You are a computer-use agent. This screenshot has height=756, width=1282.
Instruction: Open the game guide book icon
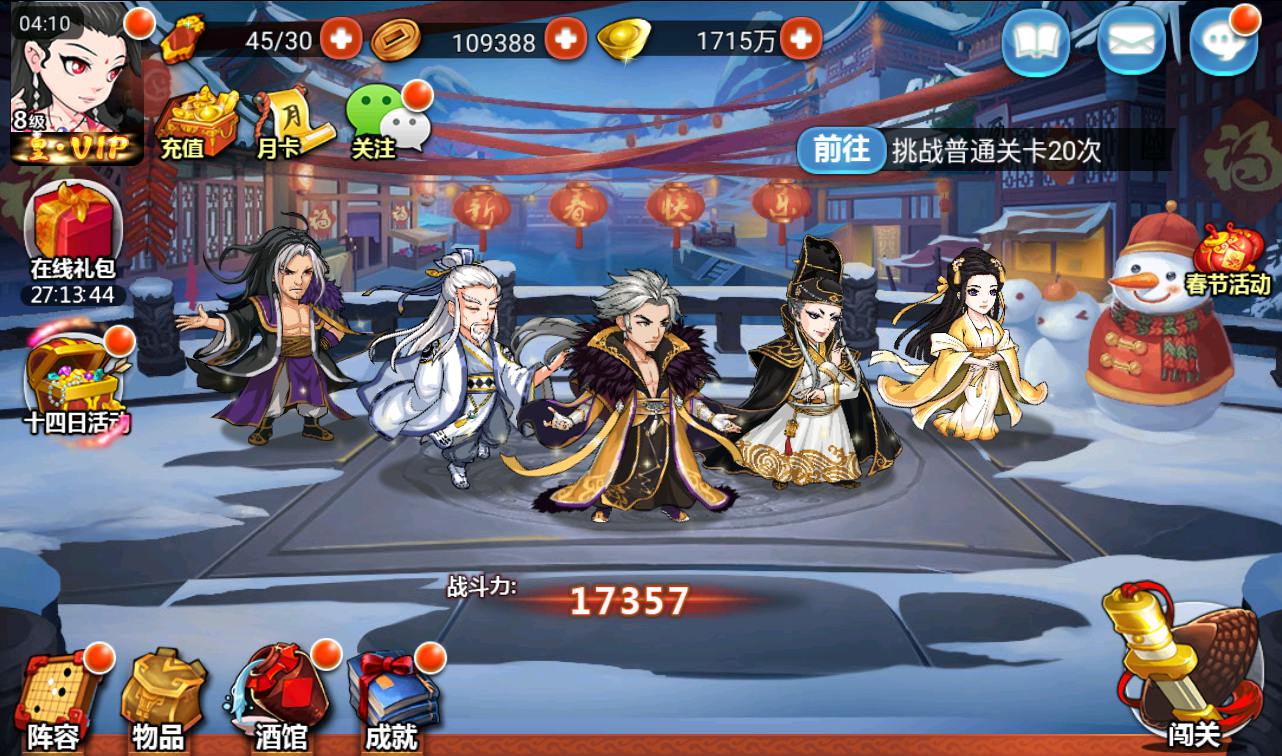pyautogui.click(x=1036, y=42)
